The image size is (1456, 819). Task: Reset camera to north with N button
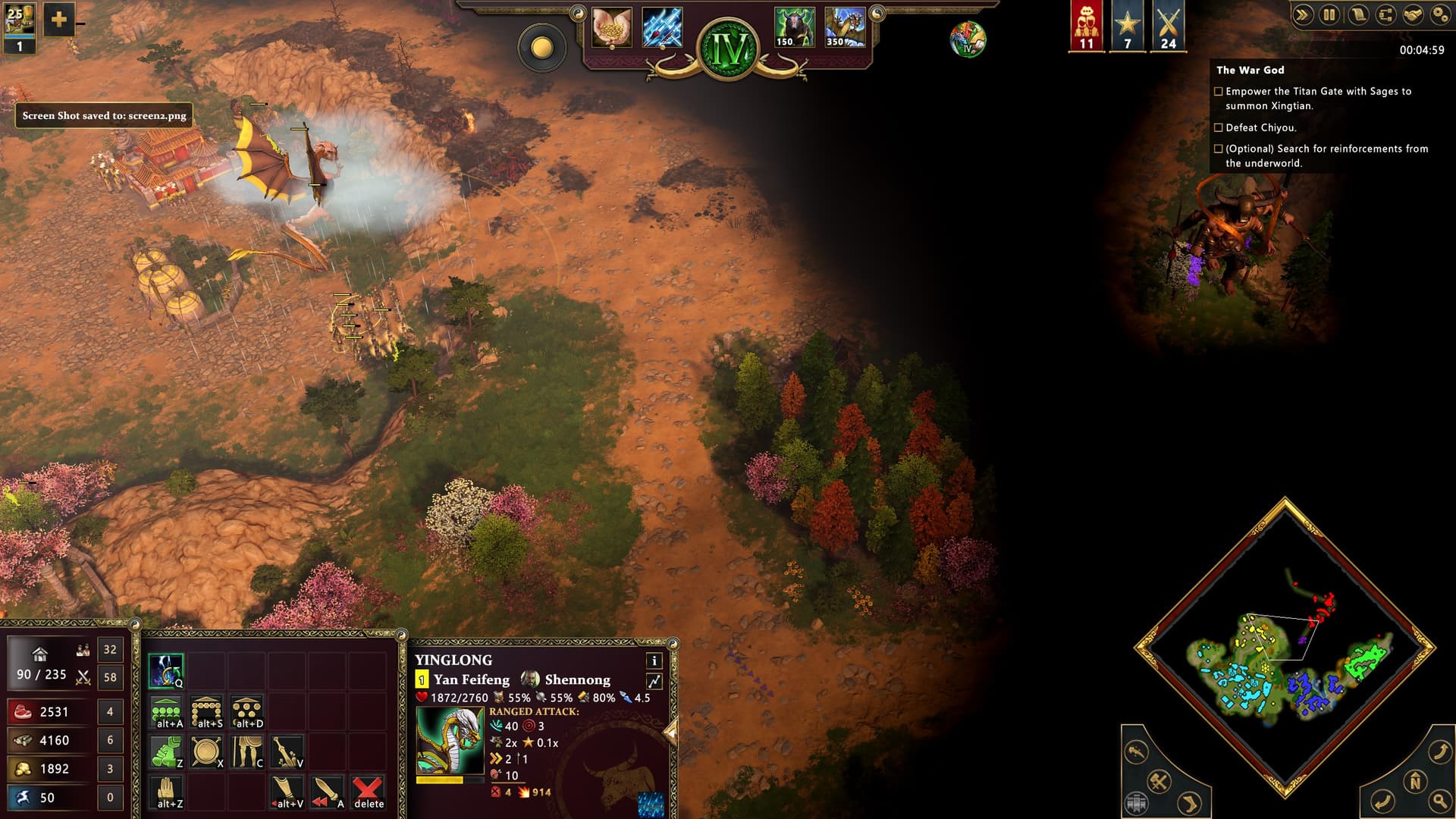click(x=1414, y=781)
